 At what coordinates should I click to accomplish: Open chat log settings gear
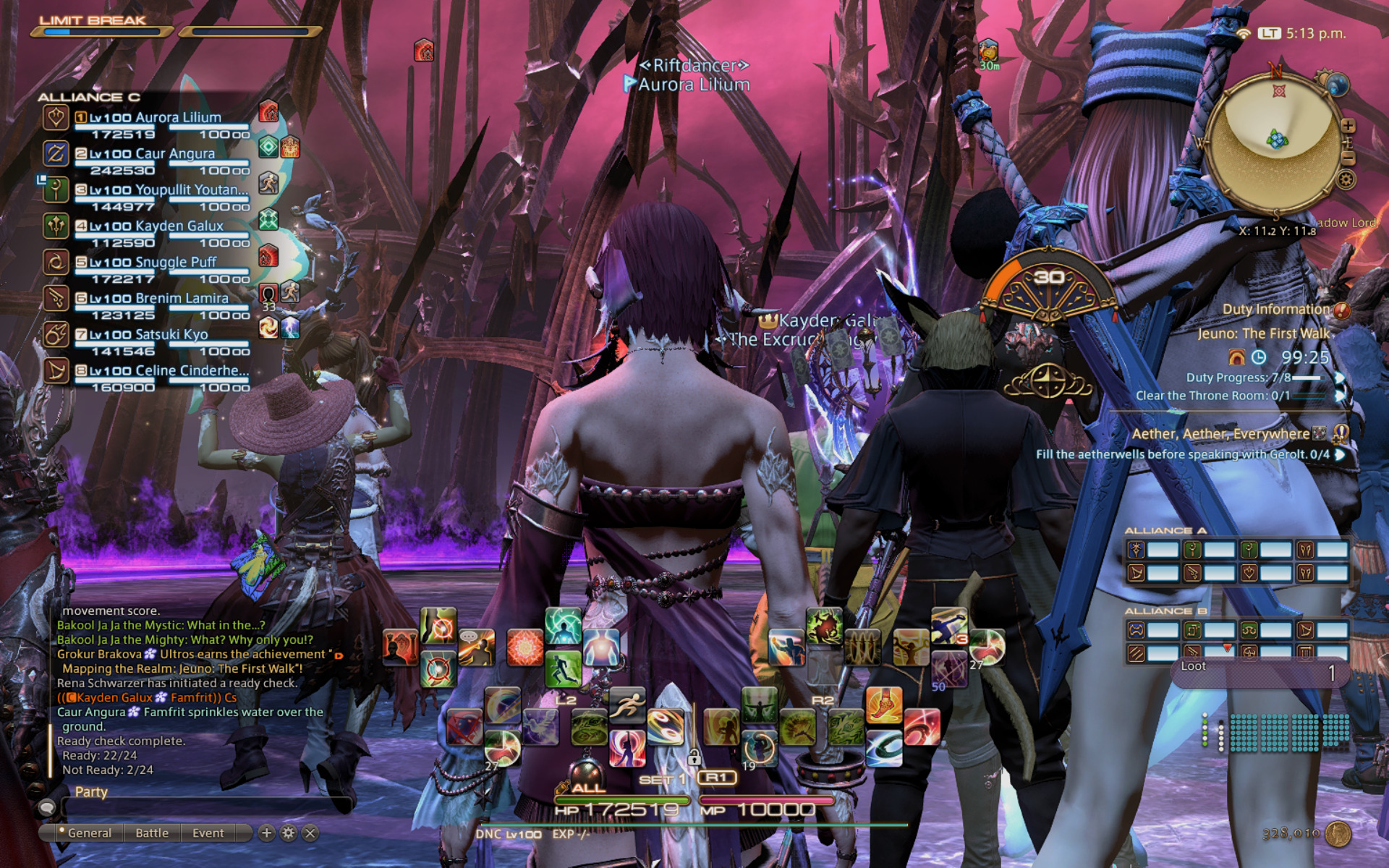(x=289, y=833)
